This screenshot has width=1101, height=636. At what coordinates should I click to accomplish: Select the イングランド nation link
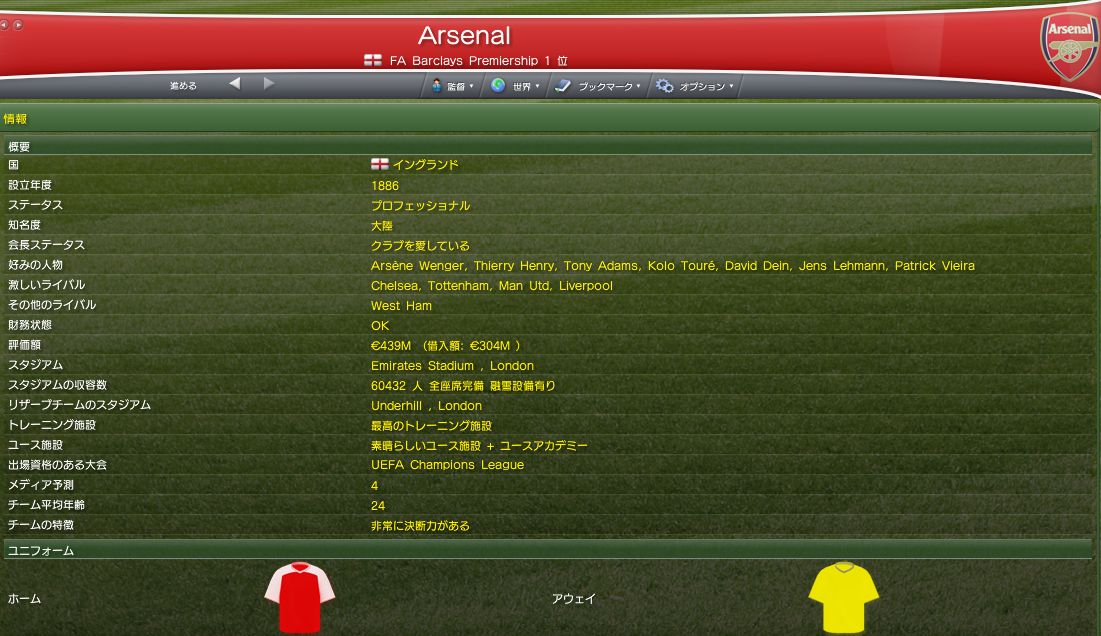pos(425,165)
